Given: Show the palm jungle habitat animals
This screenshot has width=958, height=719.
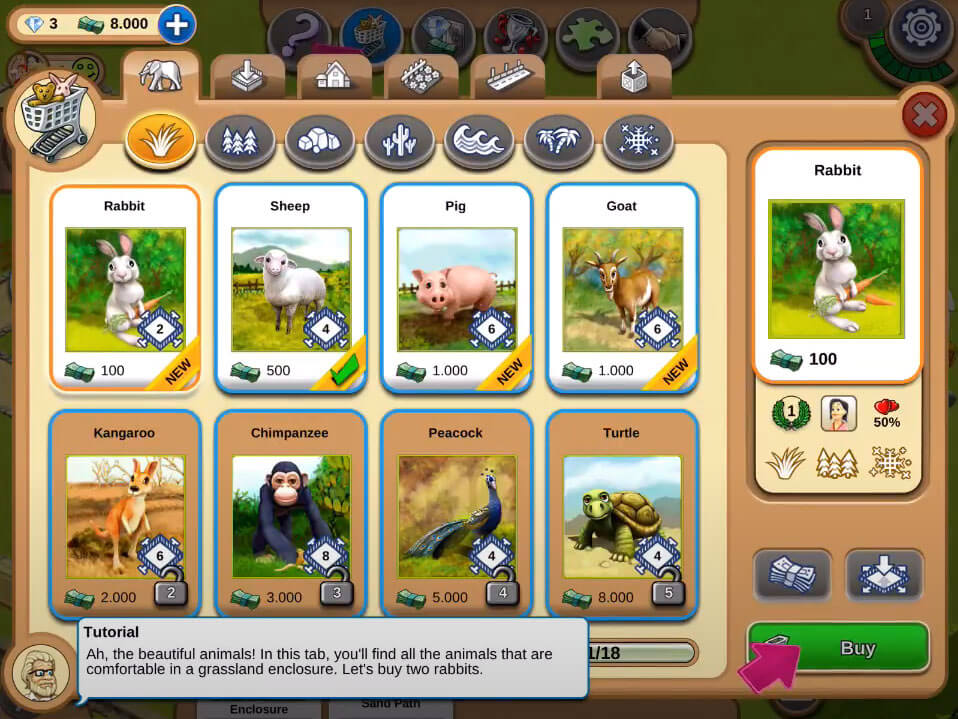Looking at the screenshot, I should click(x=559, y=141).
